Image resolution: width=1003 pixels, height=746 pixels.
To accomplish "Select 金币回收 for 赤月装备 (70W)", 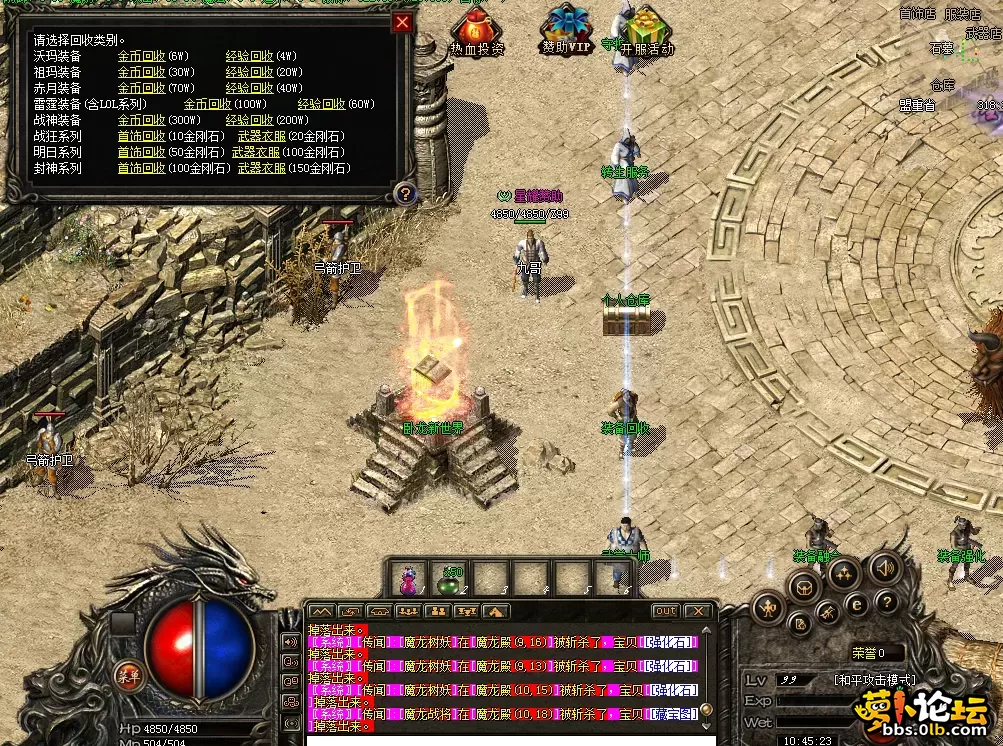I will pyautogui.click(x=141, y=88).
